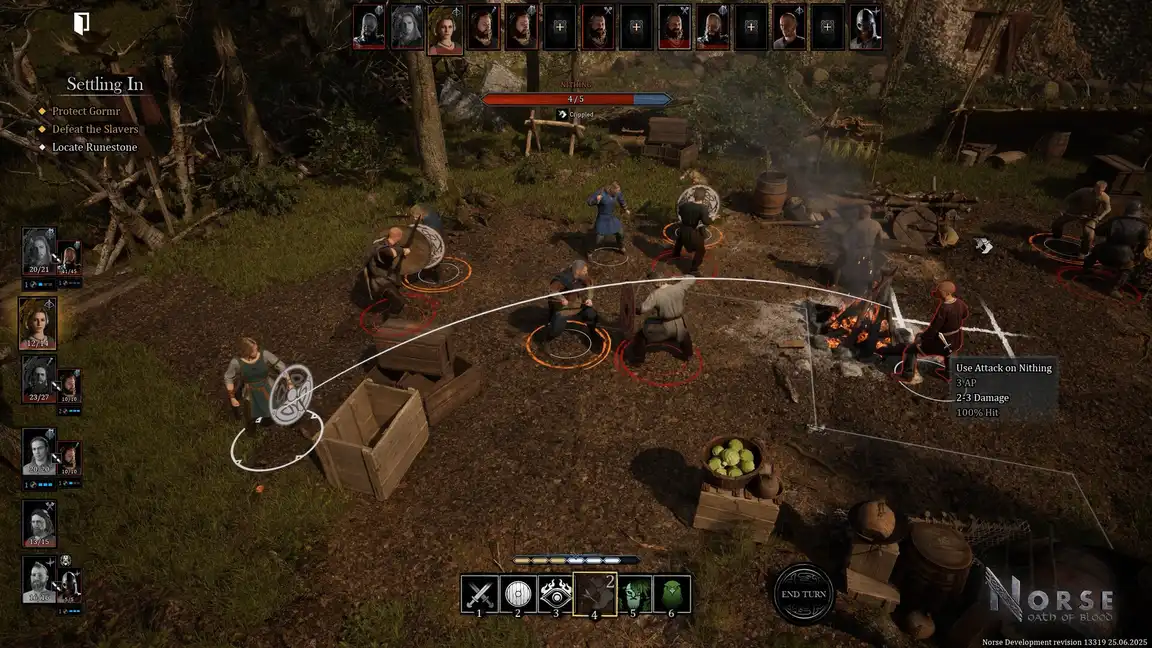Choose the highlighted ability in slot 4
1152x648 pixels.
point(594,594)
